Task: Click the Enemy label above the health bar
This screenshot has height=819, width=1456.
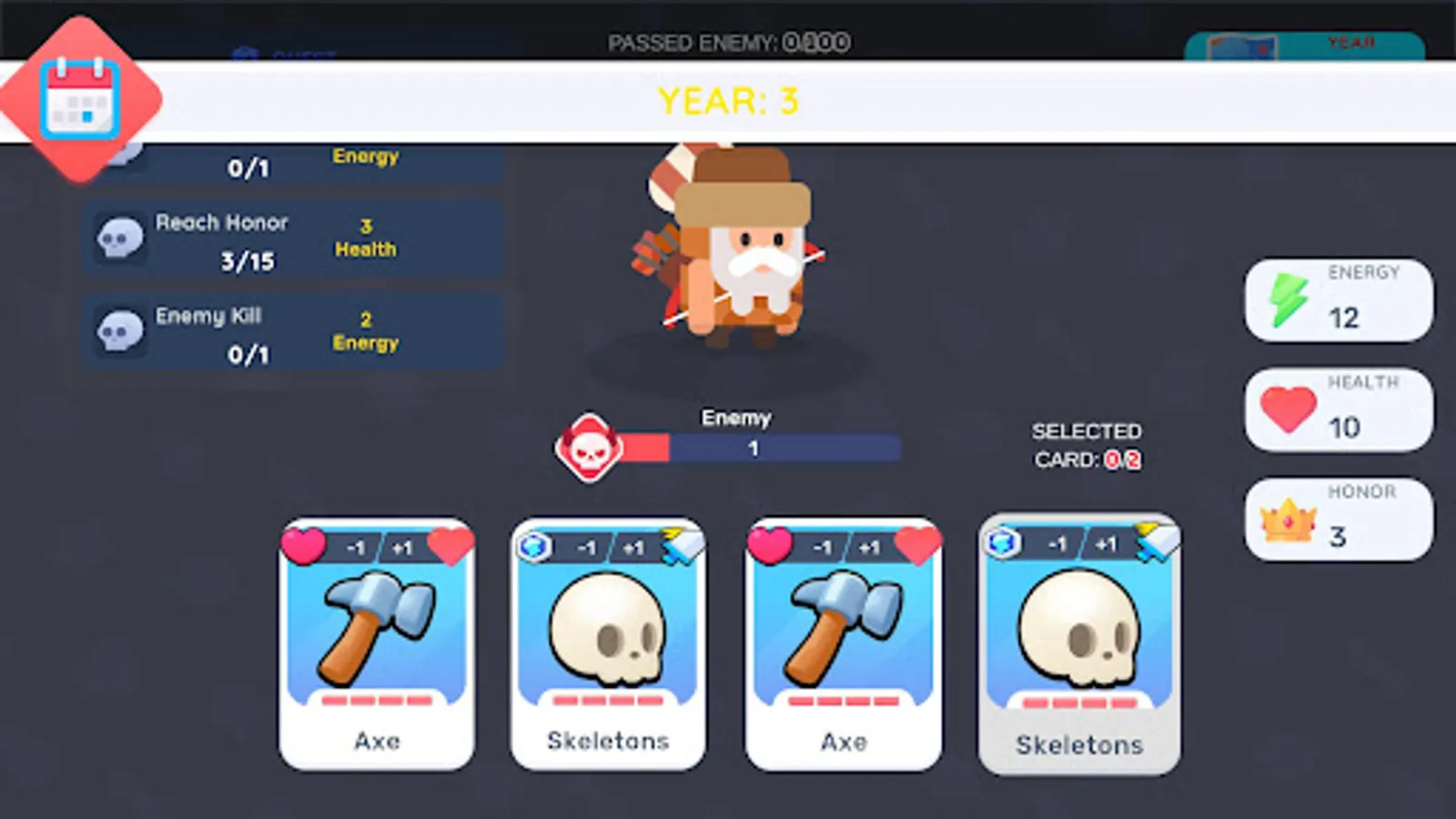Action: (x=735, y=418)
